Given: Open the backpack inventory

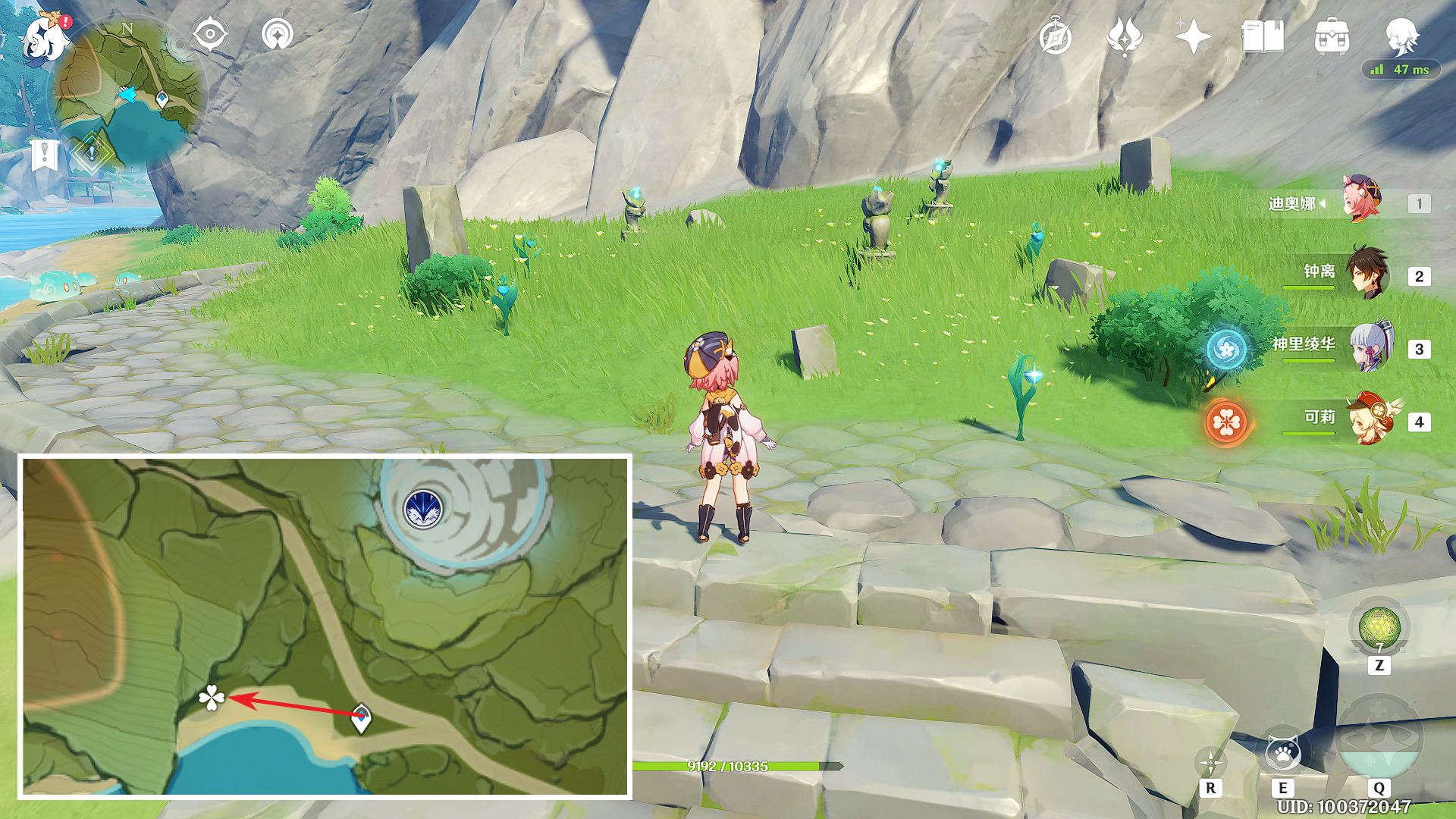Looking at the screenshot, I should tap(1332, 37).
